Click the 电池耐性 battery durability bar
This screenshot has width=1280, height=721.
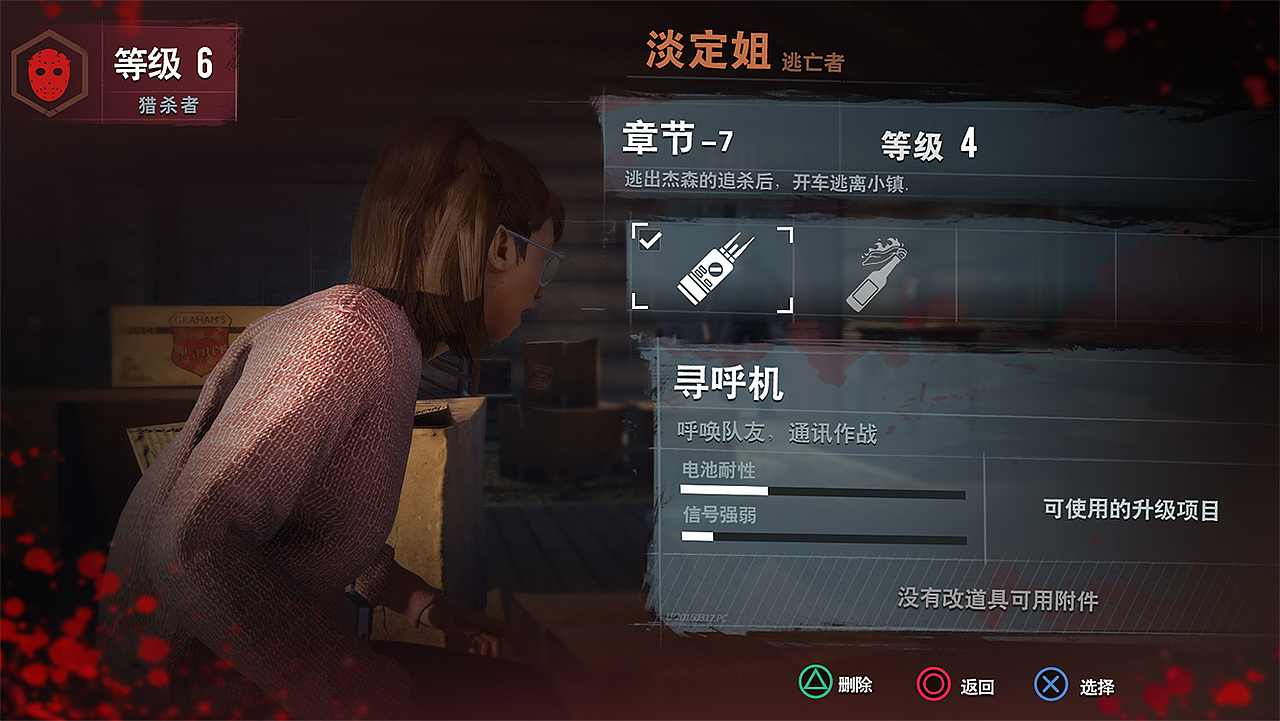[x=823, y=490]
